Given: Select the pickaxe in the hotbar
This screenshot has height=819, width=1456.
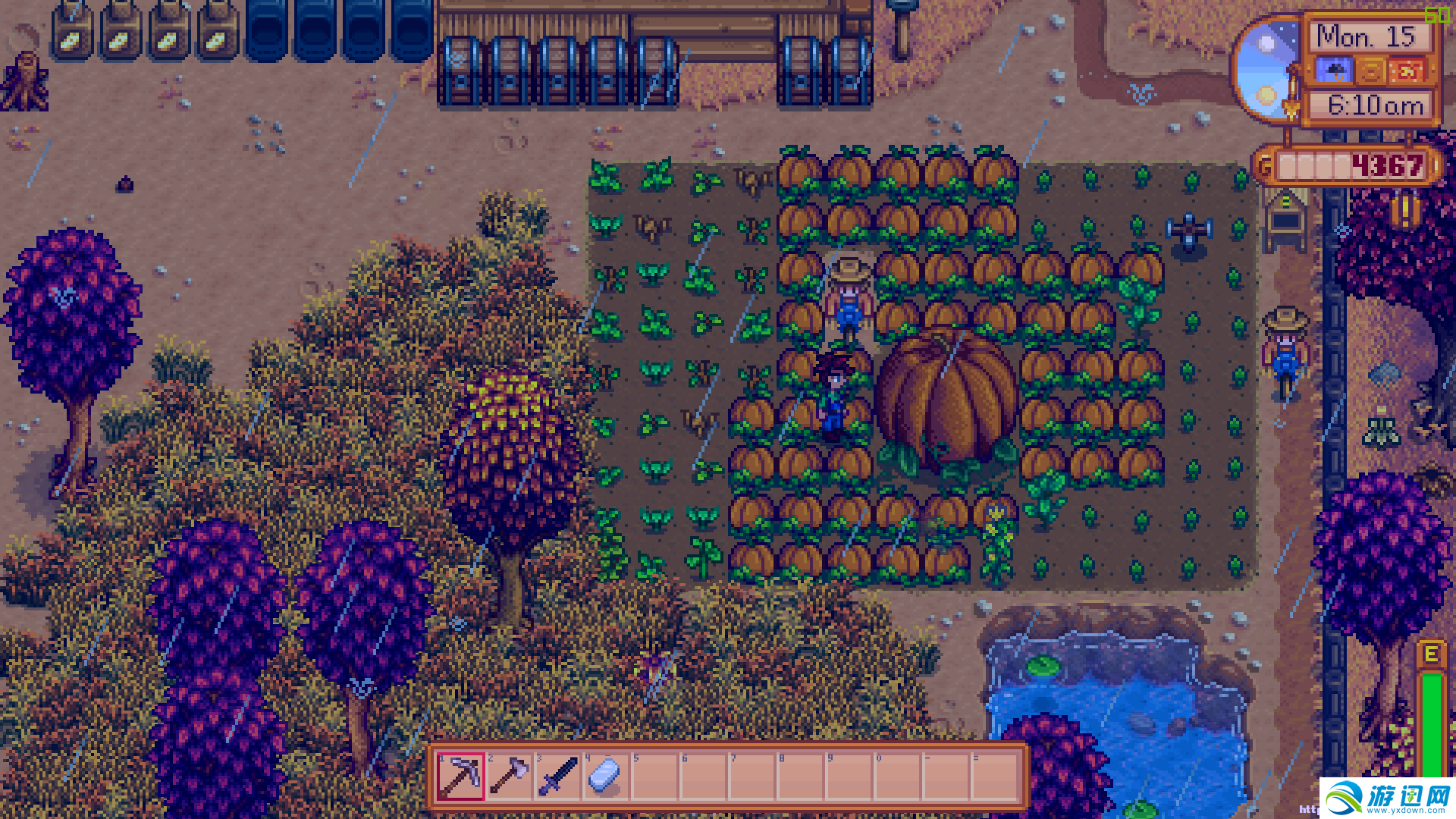Looking at the screenshot, I should tap(460, 776).
